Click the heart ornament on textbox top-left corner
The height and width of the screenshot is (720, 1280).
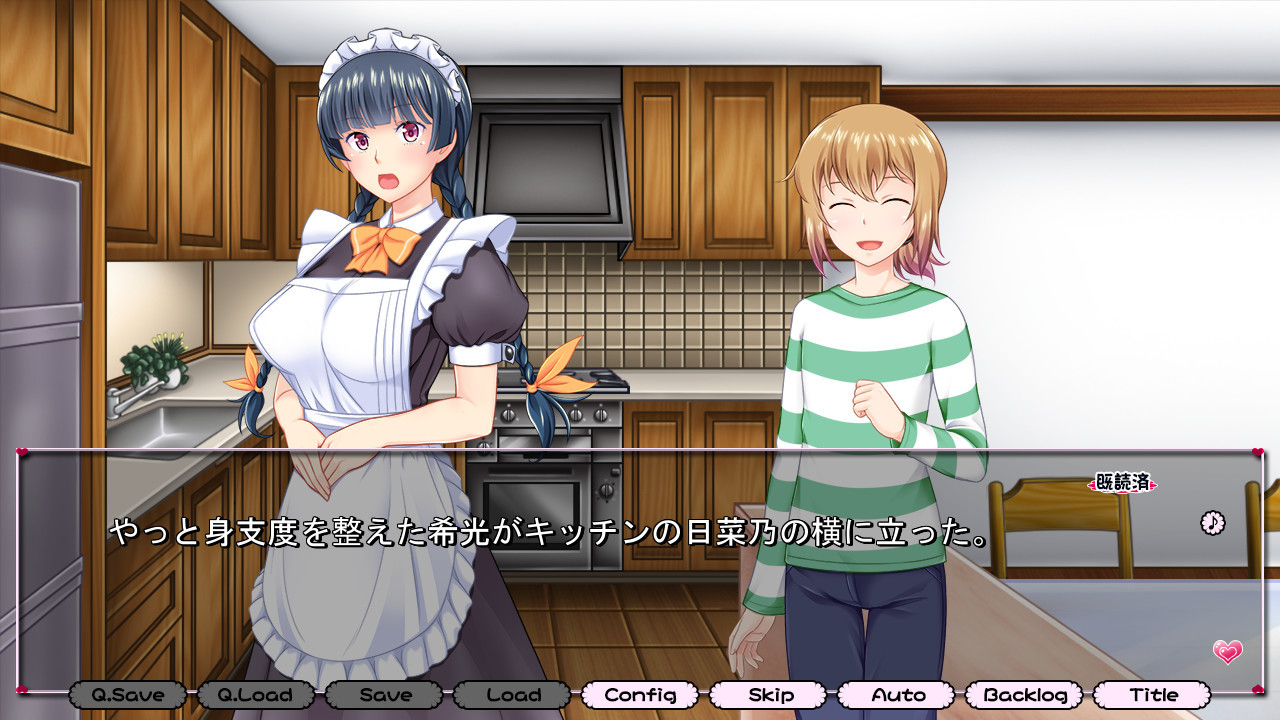pos(22,451)
